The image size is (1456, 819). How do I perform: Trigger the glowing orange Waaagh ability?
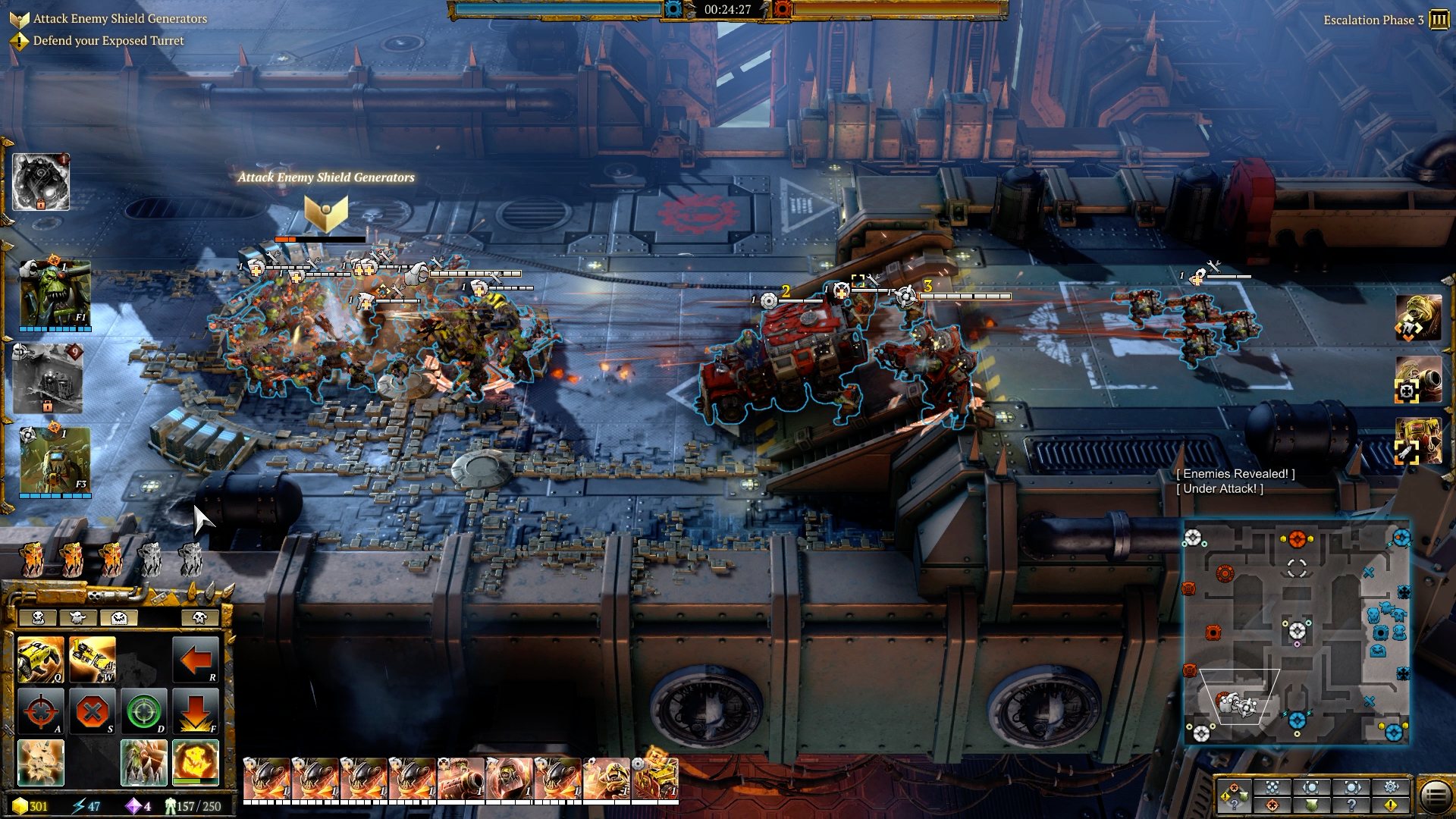(196, 762)
